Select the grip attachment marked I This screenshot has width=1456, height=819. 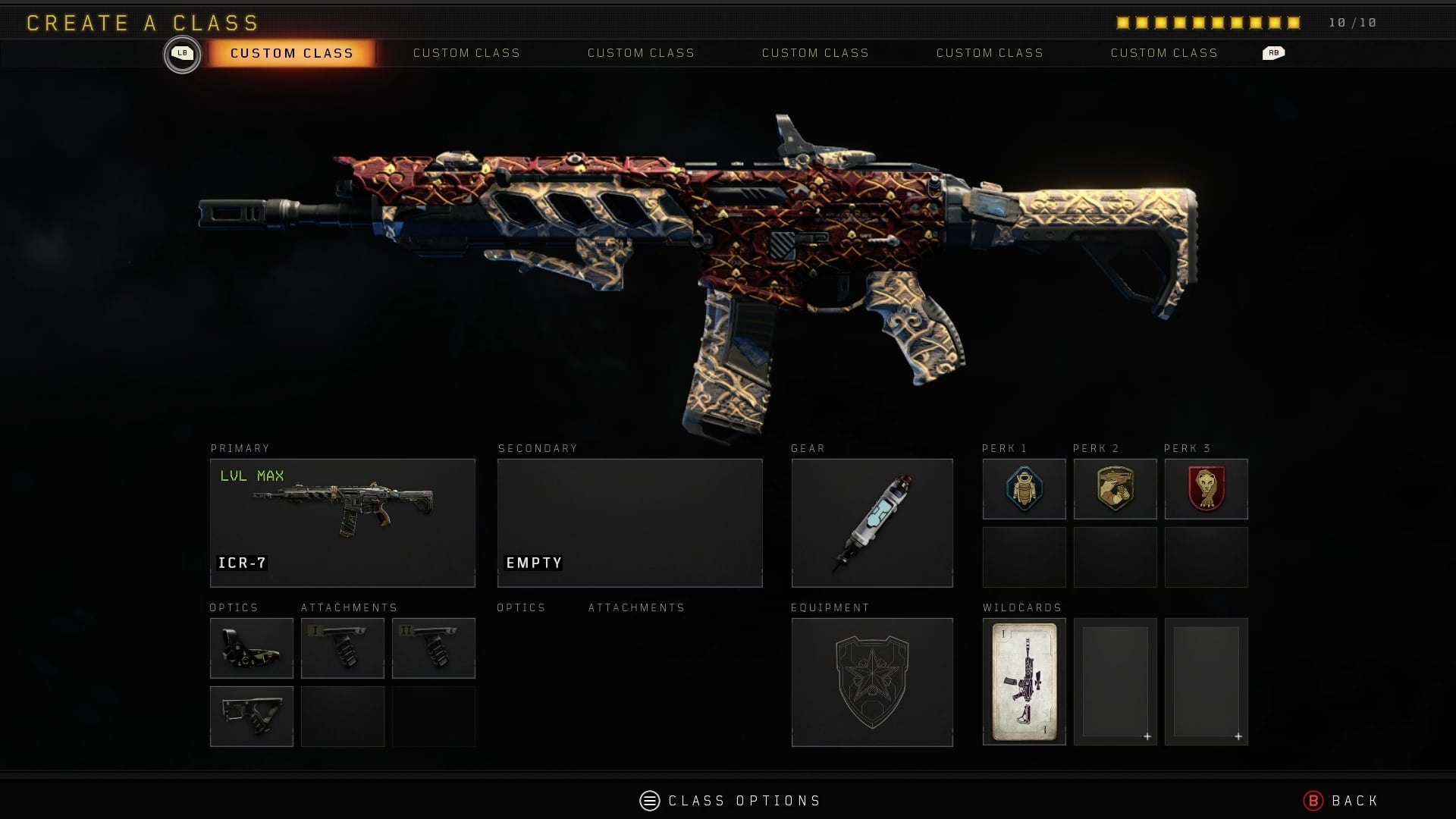(x=342, y=648)
